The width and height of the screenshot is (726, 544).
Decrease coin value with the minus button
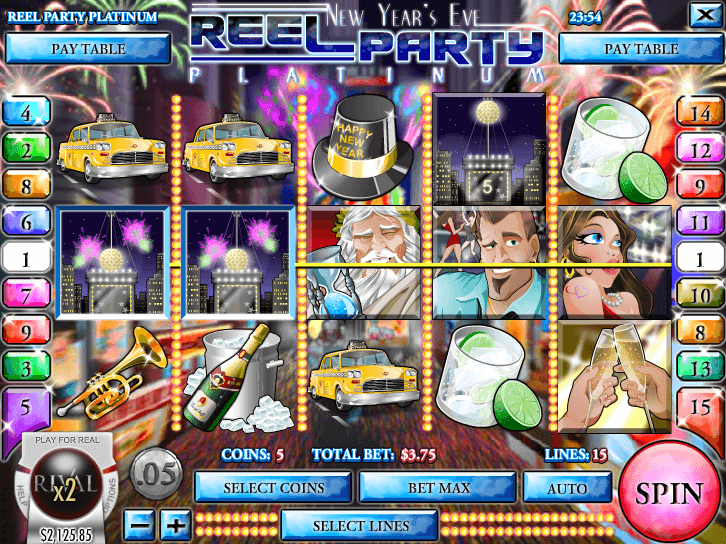141,524
